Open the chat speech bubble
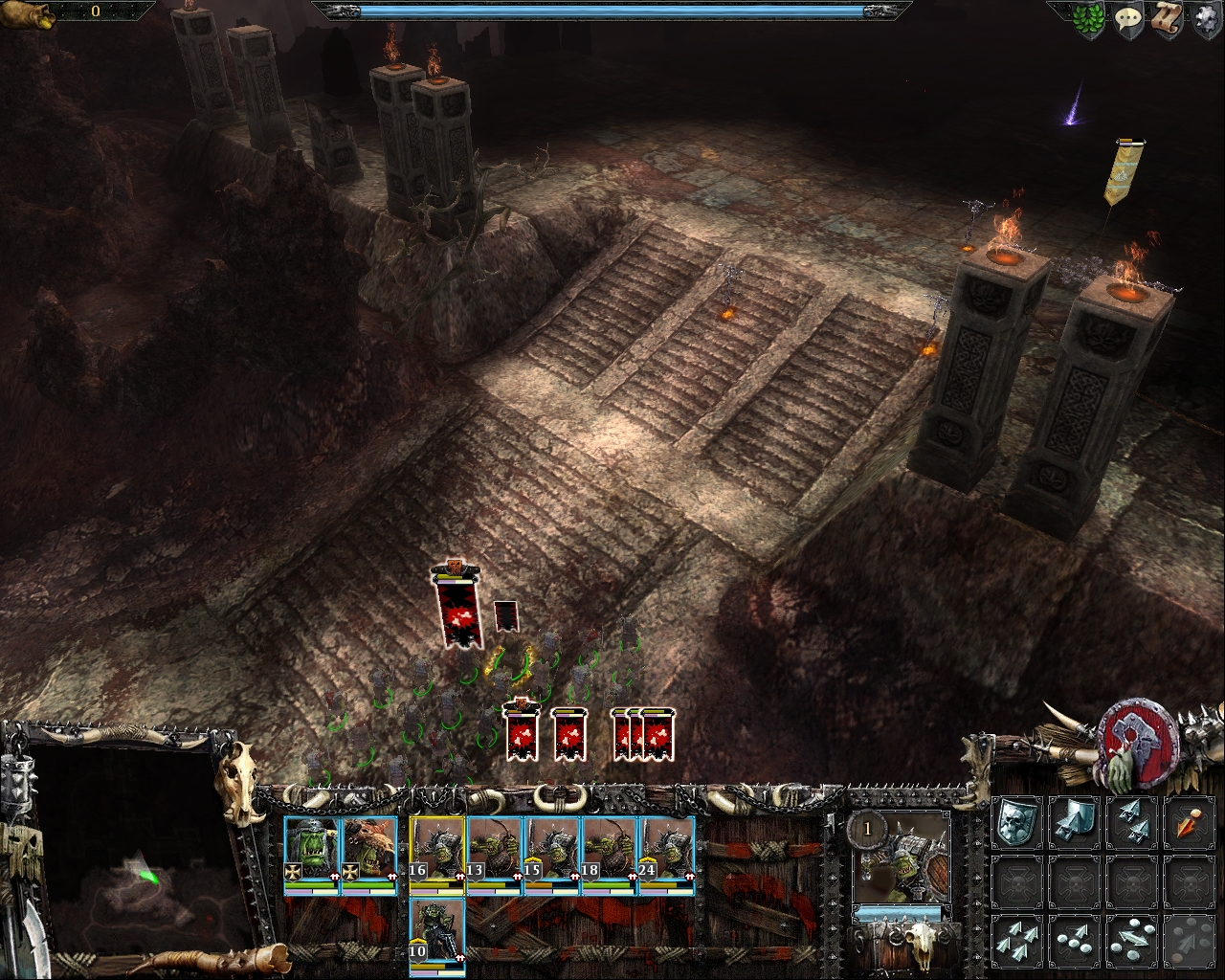 pyautogui.click(x=1127, y=20)
